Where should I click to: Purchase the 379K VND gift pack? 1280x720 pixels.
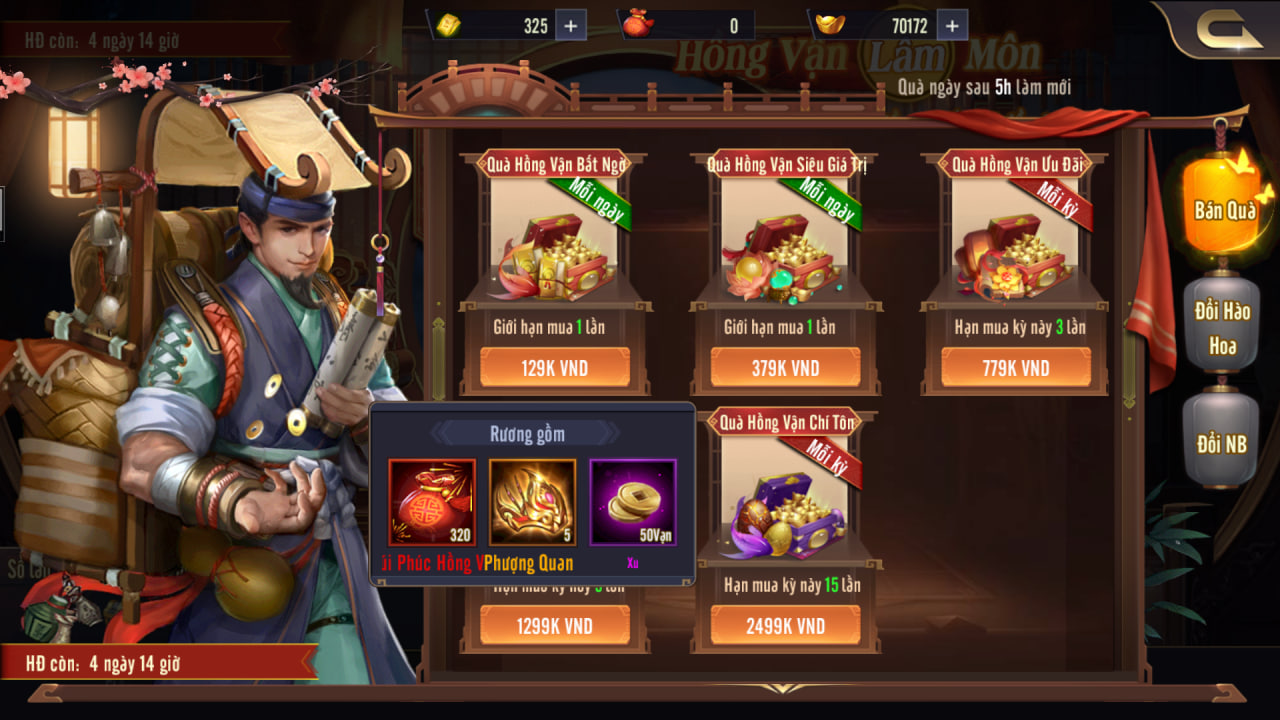point(785,368)
